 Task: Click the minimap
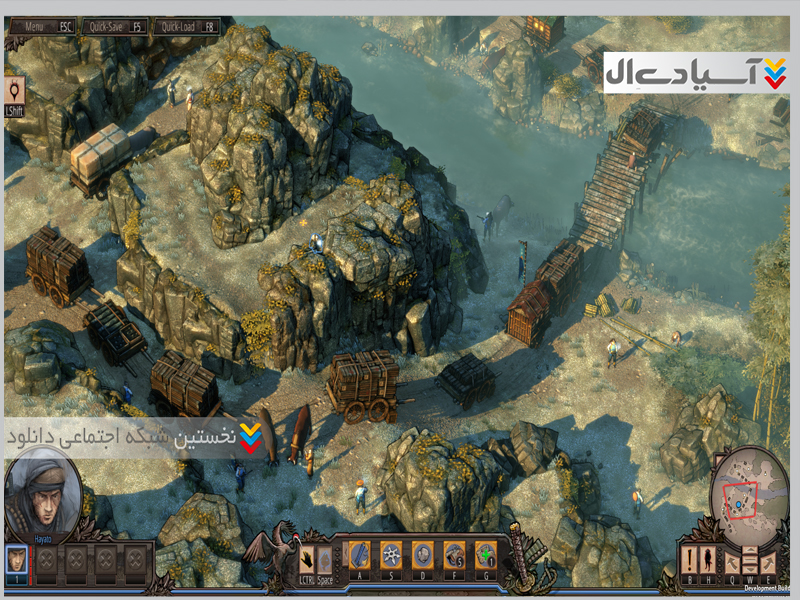pos(748,495)
